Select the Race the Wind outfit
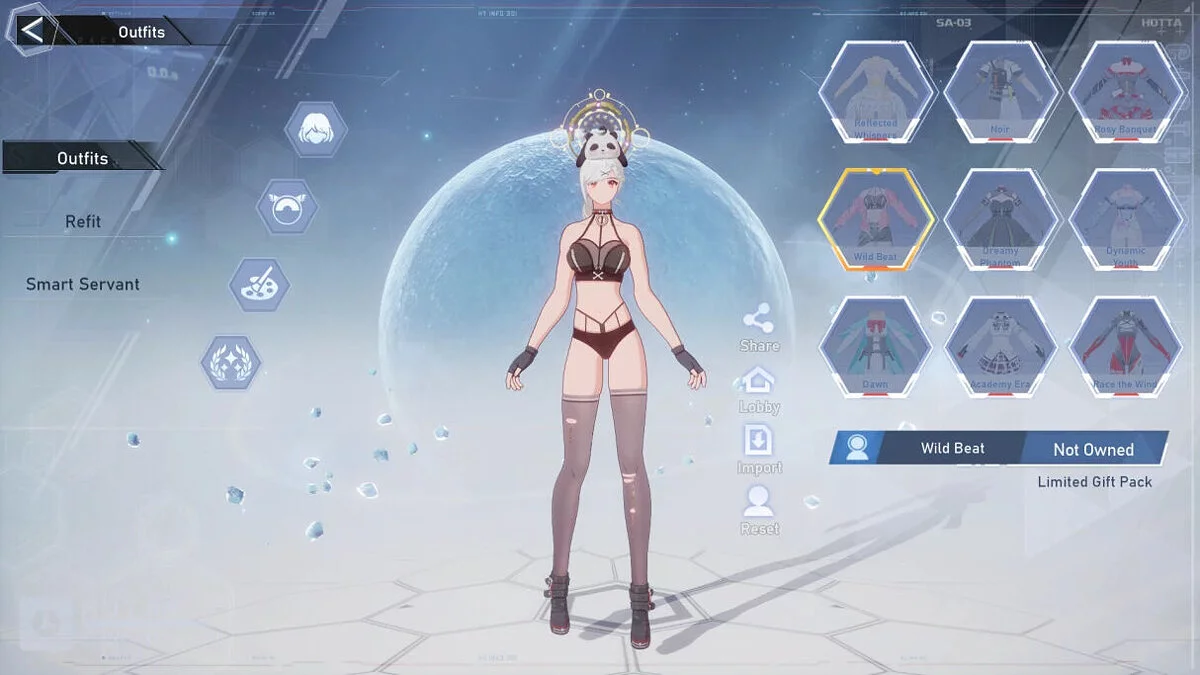The height and width of the screenshot is (675, 1200). pos(1126,347)
